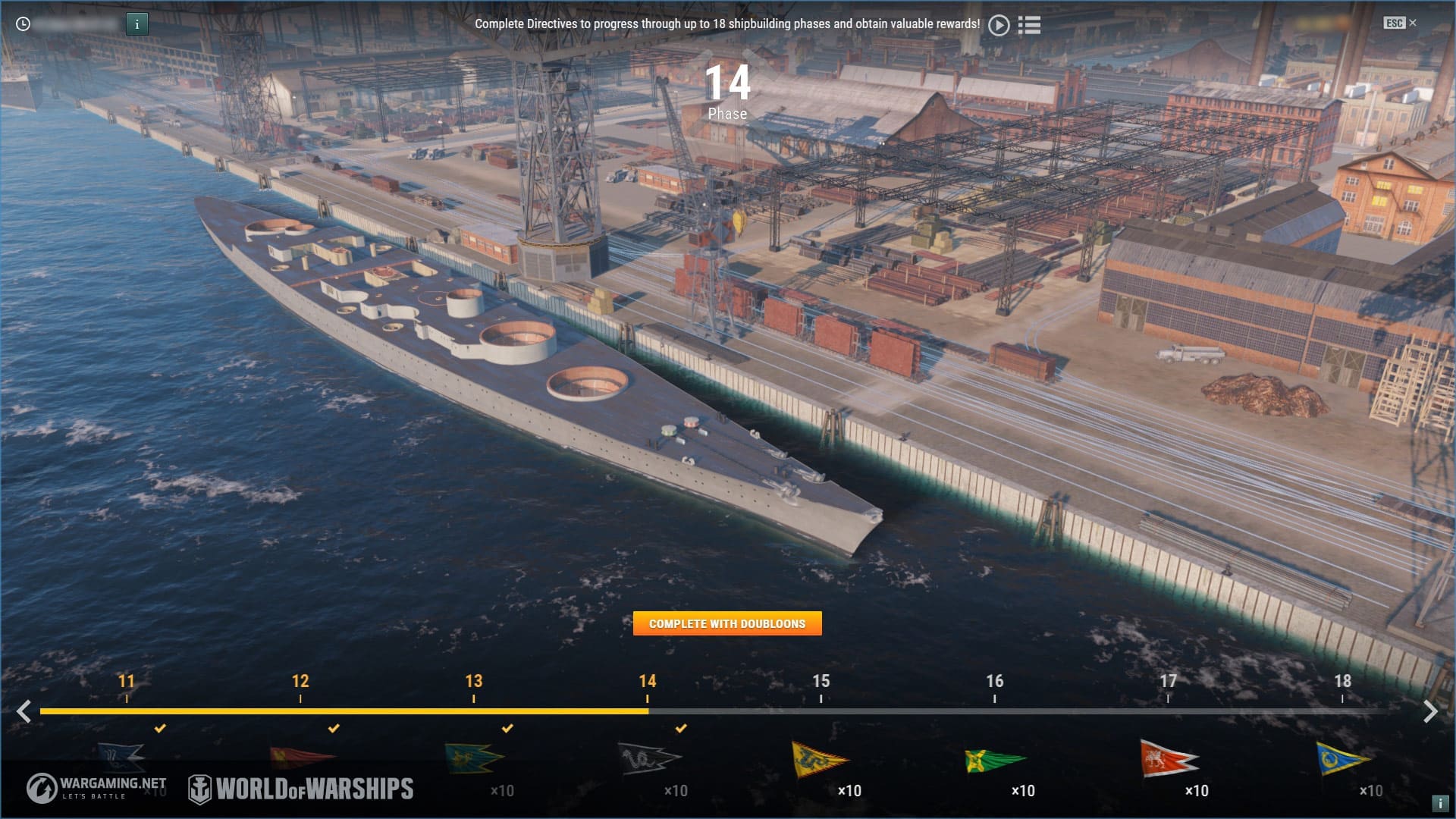Select the phase 17 red and white flag reward
The image size is (1456, 819).
[x=1168, y=759]
